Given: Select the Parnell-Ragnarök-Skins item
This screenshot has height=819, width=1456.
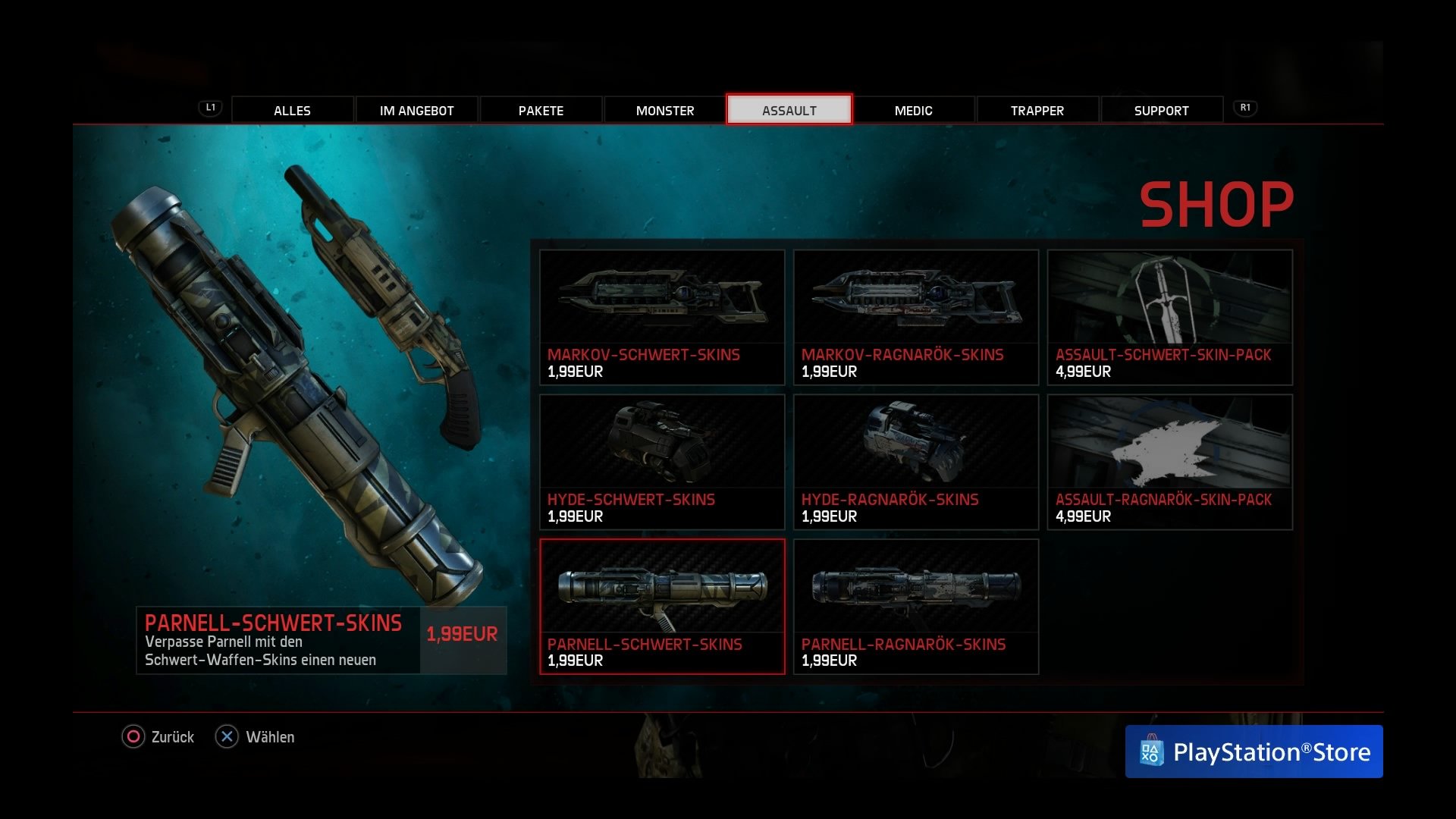Looking at the screenshot, I should pyautogui.click(x=915, y=607).
